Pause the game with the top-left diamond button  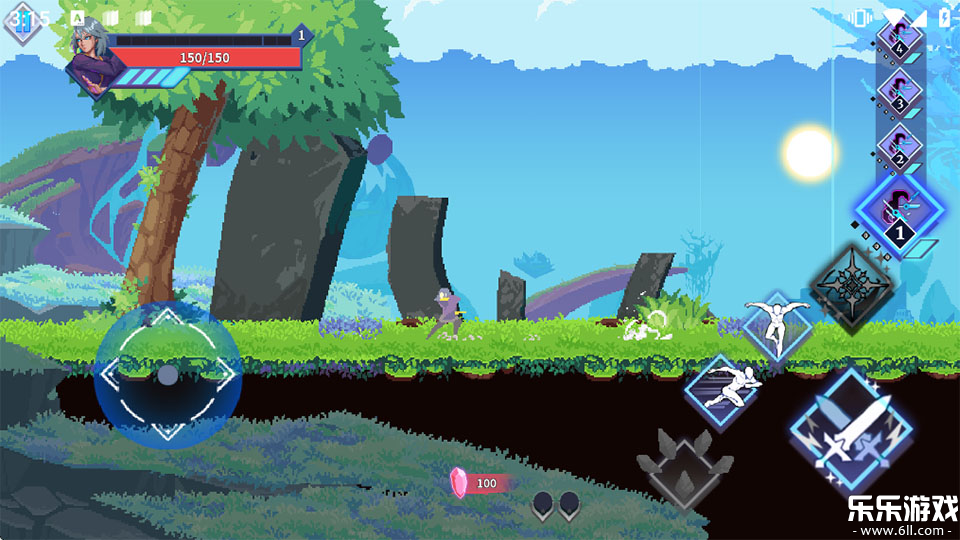pyautogui.click(x=21, y=22)
